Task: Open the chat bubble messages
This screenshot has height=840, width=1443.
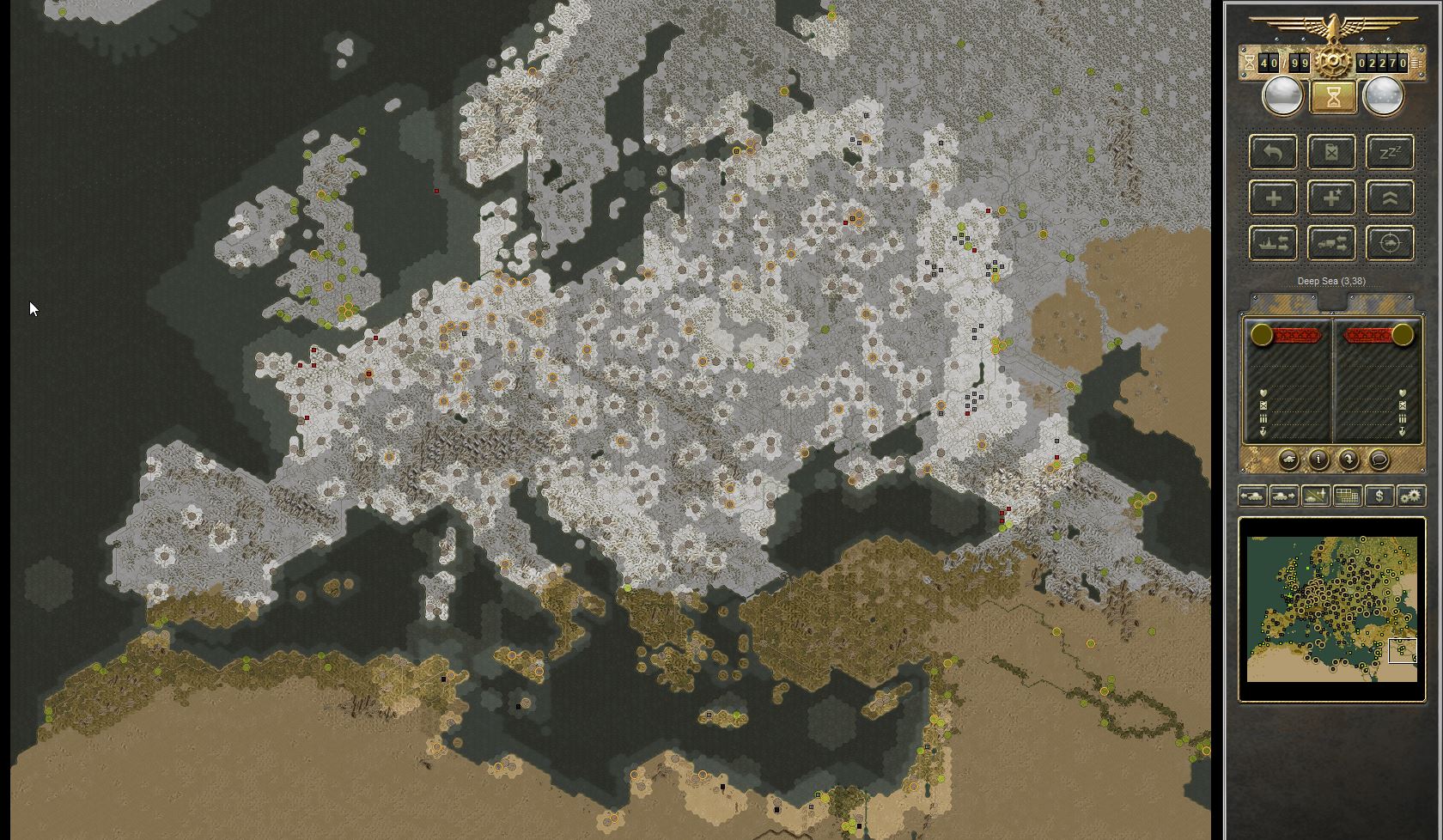Action: [x=1378, y=460]
